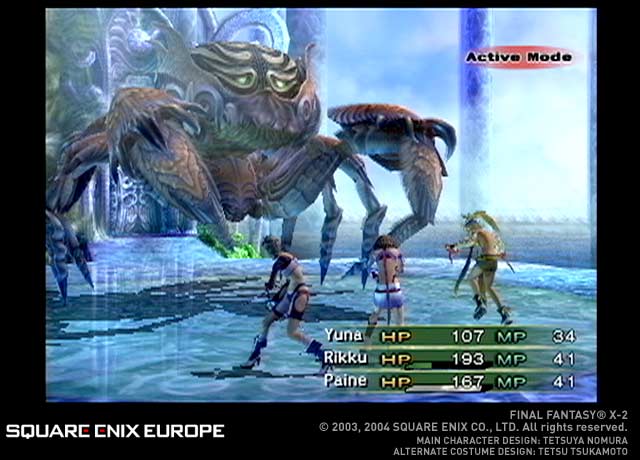Choose Paine's party status row
640x460 pixels.
pyautogui.click(x=450, y=381)
